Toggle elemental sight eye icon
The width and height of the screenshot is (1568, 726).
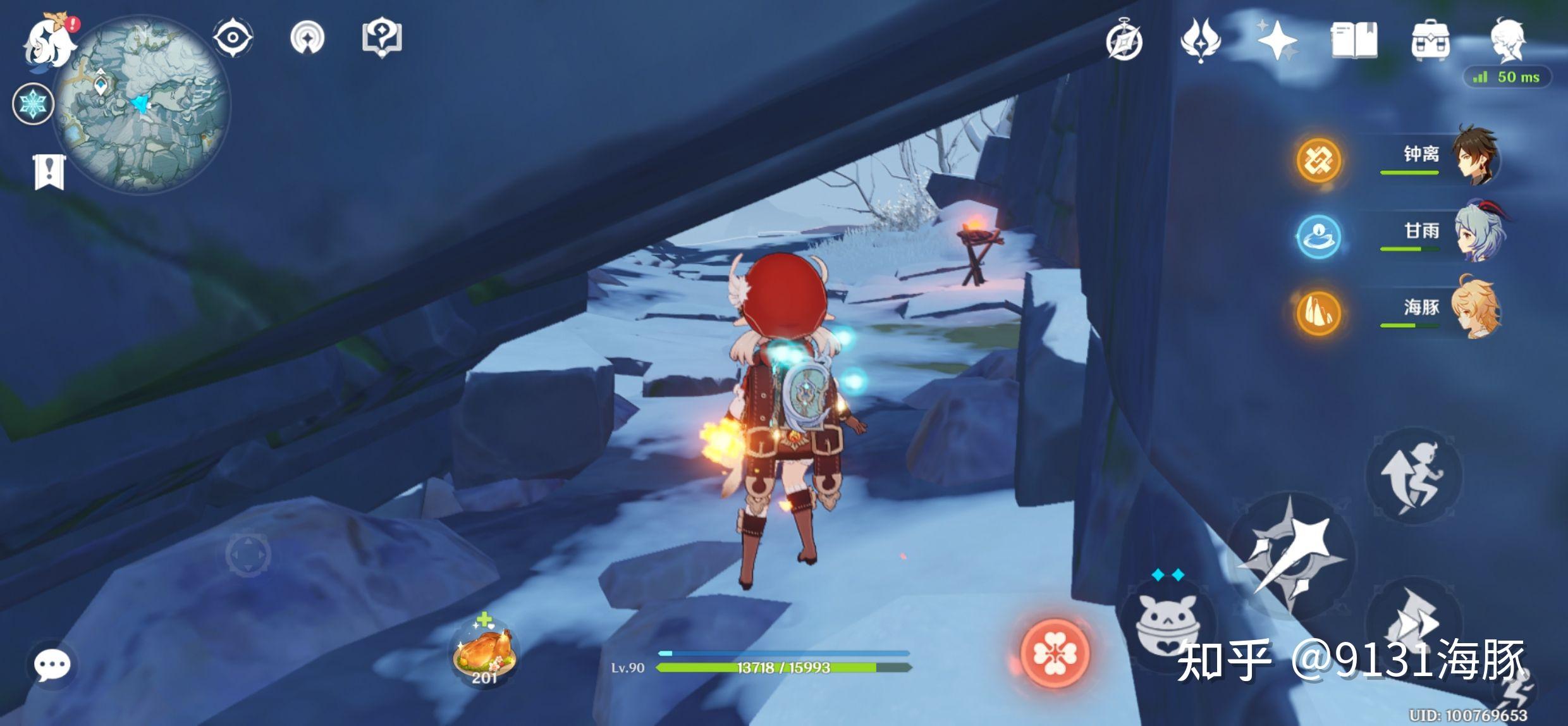[x=233, y=38]
